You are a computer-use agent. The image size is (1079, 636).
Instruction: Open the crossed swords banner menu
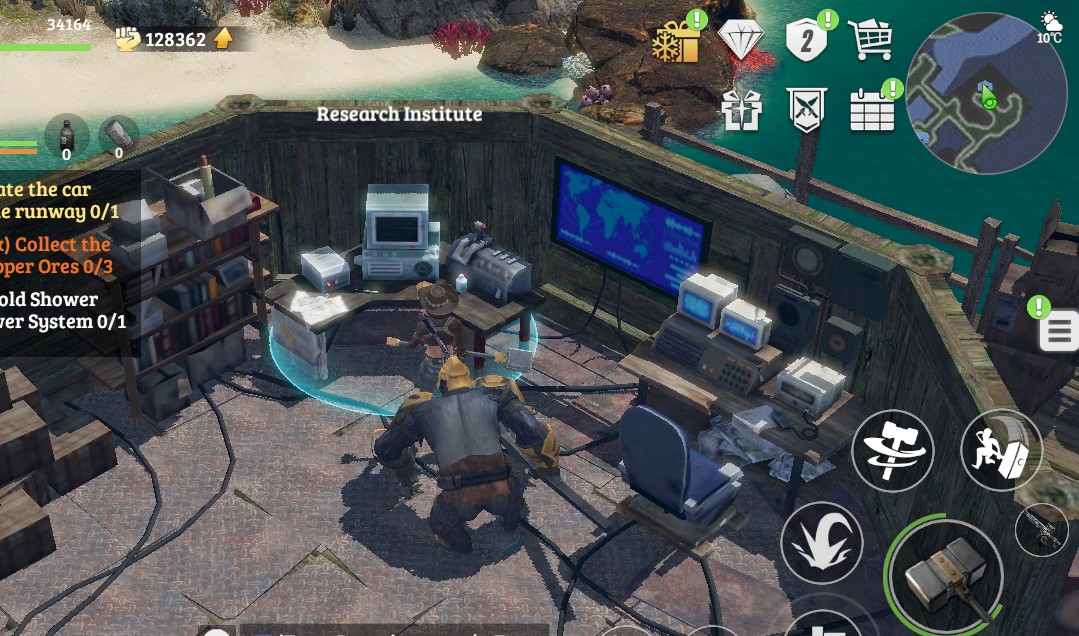[x=806, y=110]
